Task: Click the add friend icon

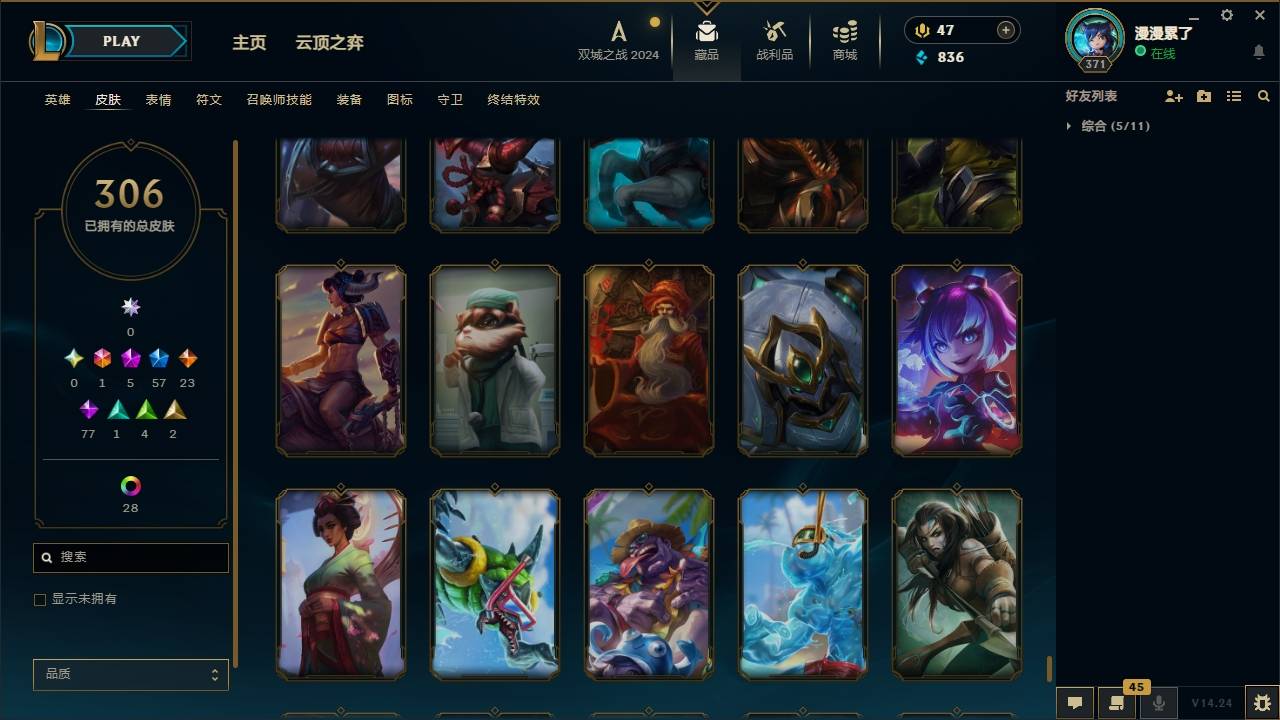Action: (x=1173, y=96)
